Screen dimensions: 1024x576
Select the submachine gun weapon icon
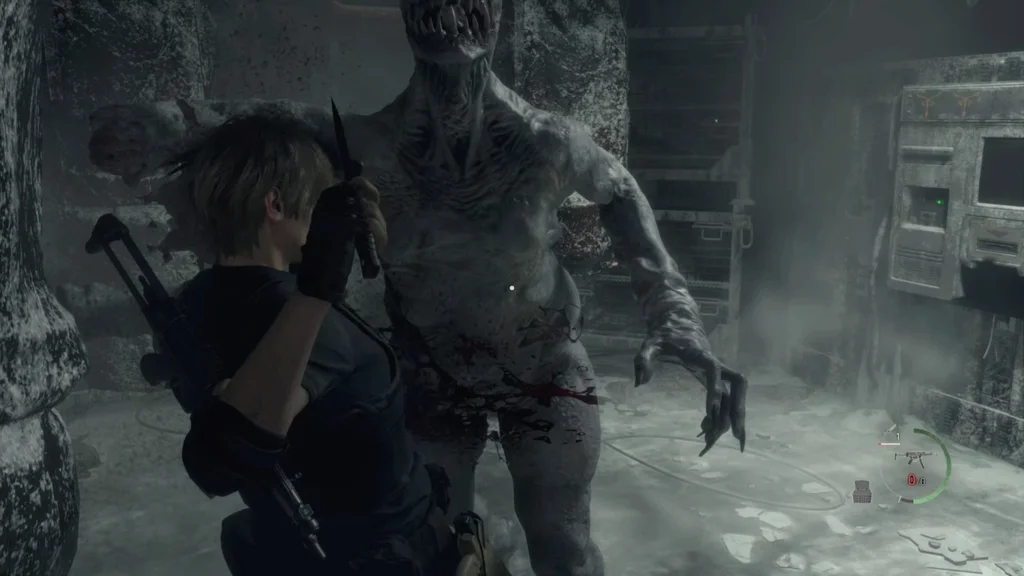point(917,457)
